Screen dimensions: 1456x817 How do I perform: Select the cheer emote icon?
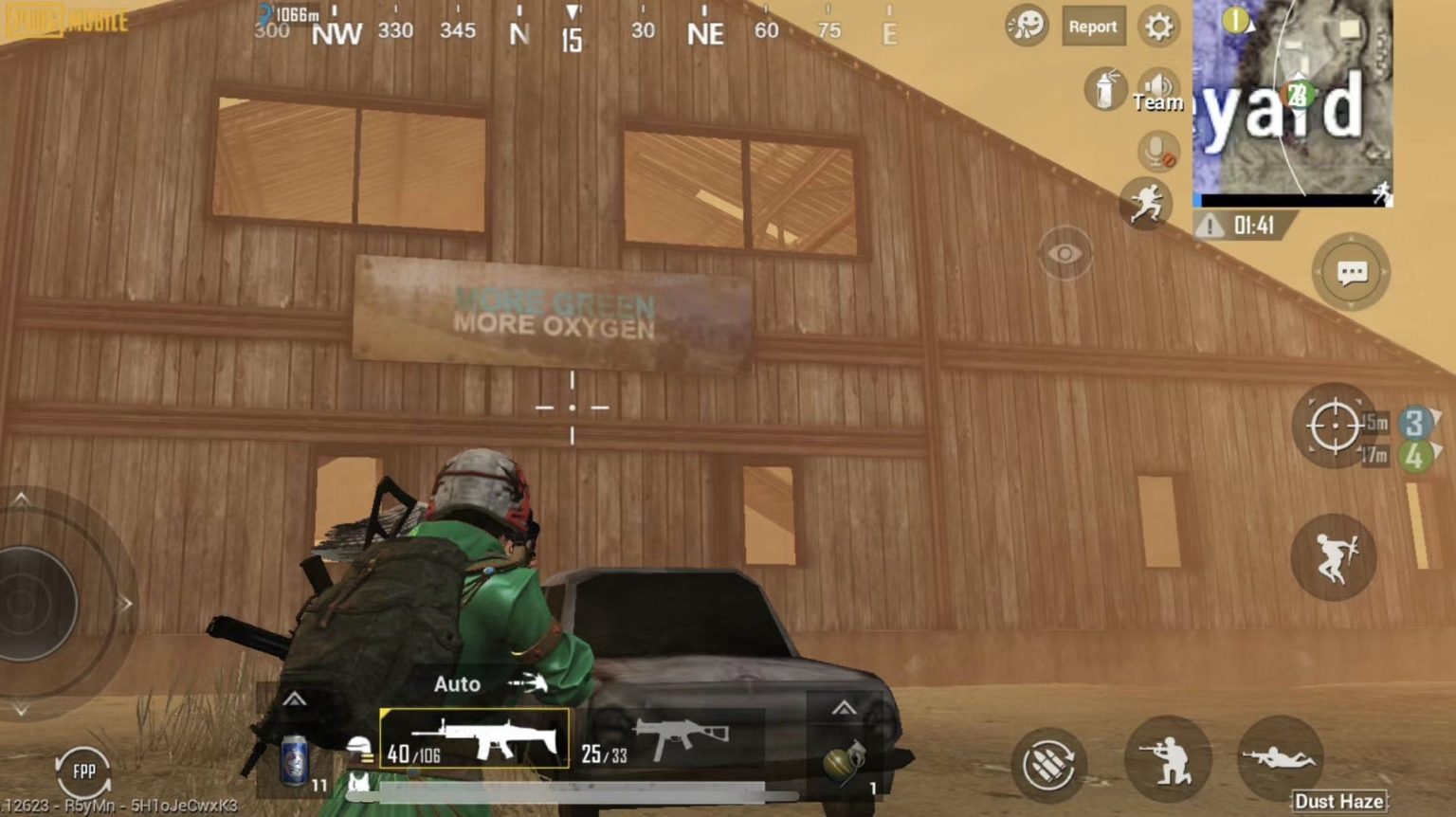[x=1027, y=27]
